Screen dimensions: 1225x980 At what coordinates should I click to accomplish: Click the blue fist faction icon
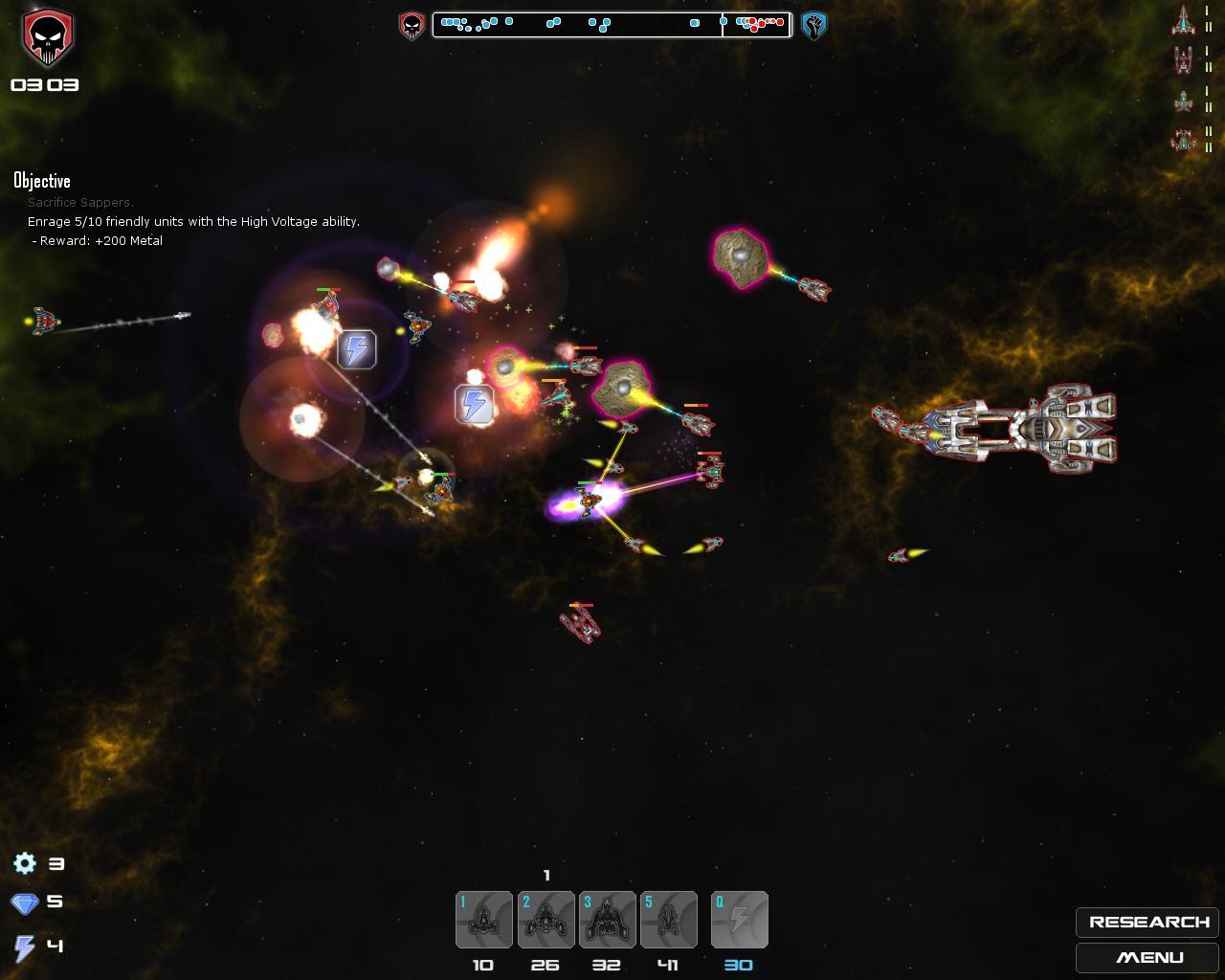point(813,25)
